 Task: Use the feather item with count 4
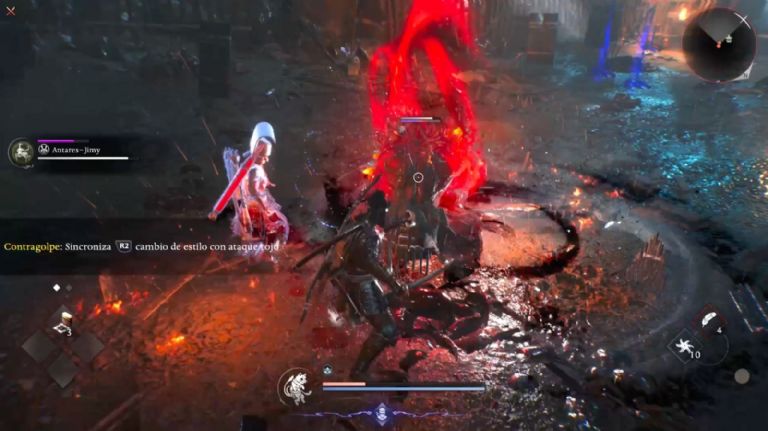coord(712,322)
